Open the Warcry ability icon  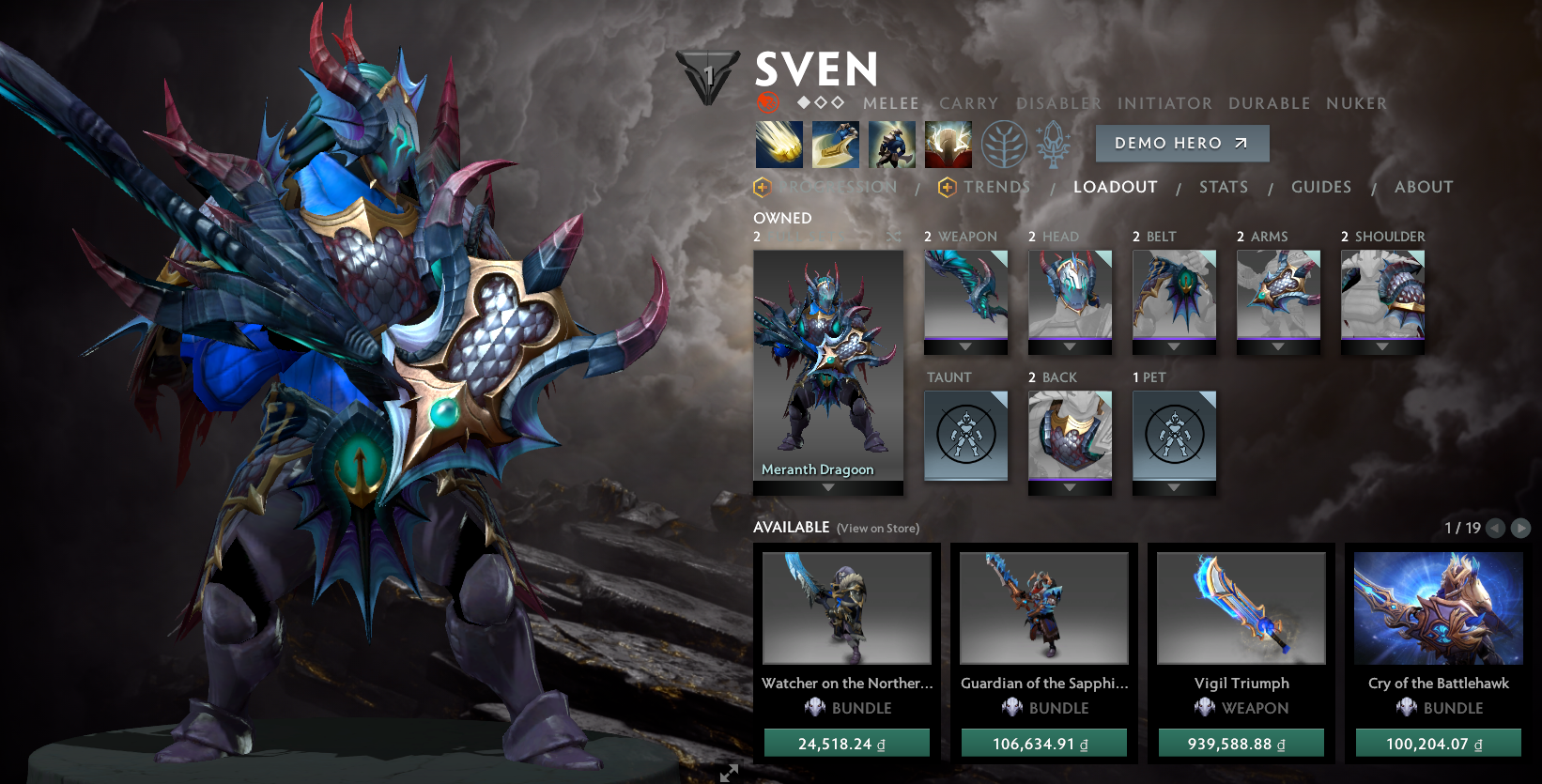[891, 146]
